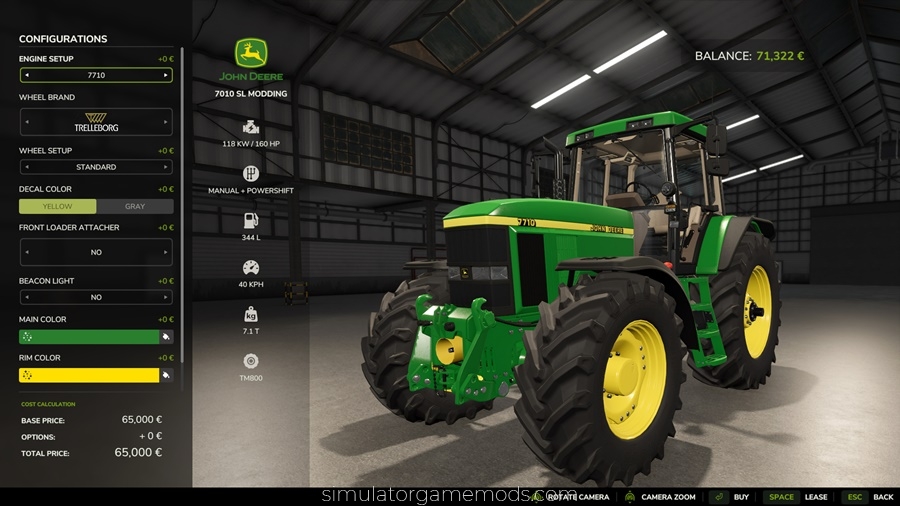
Task: Go back using the Back button
Action: tap(882, 497)
